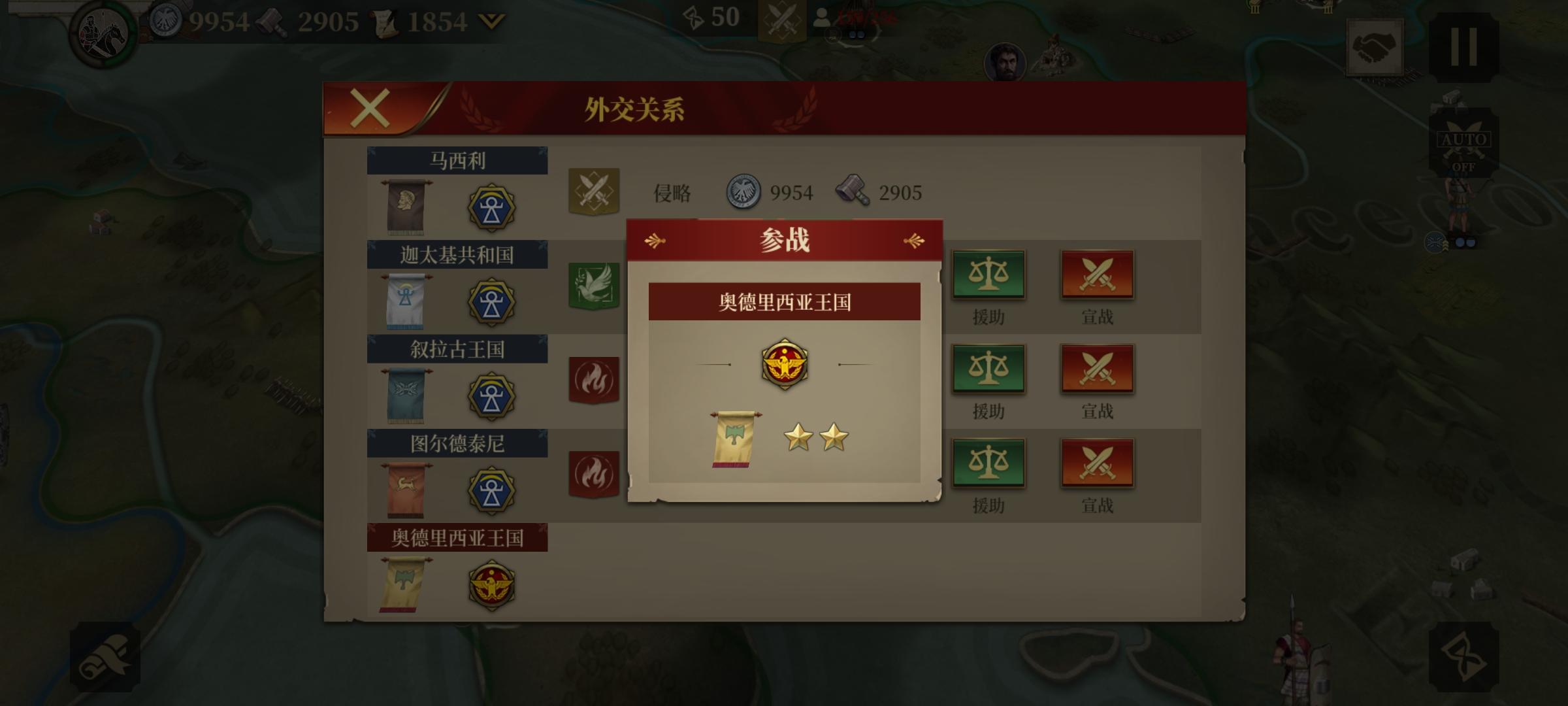Image resolution: width=1568 pixels, height=706 pixels.
Task: Select the aggression swords icon next to 马西利
Action: [x=595, y=192]
